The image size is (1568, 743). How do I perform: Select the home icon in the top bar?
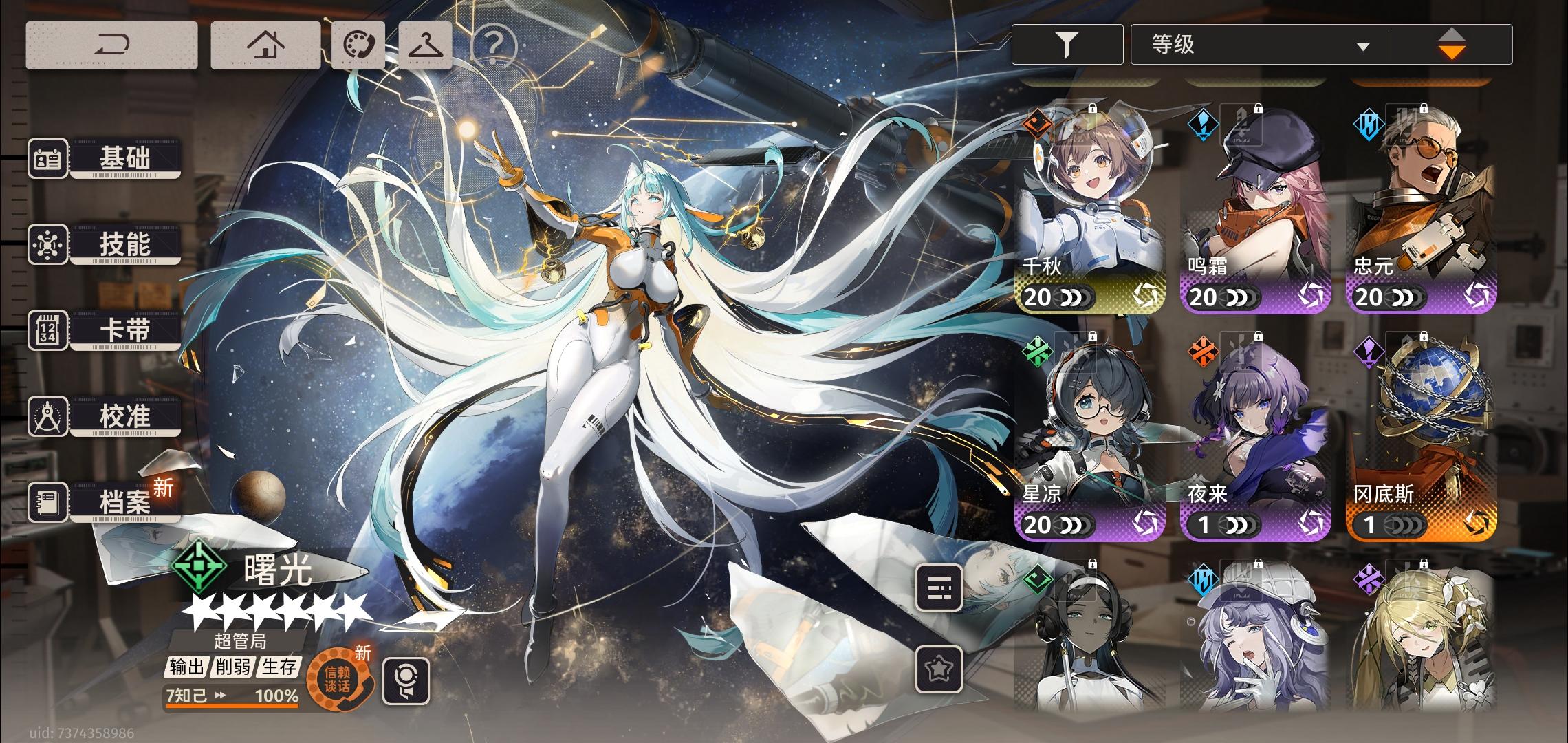[x=267, y=43]
